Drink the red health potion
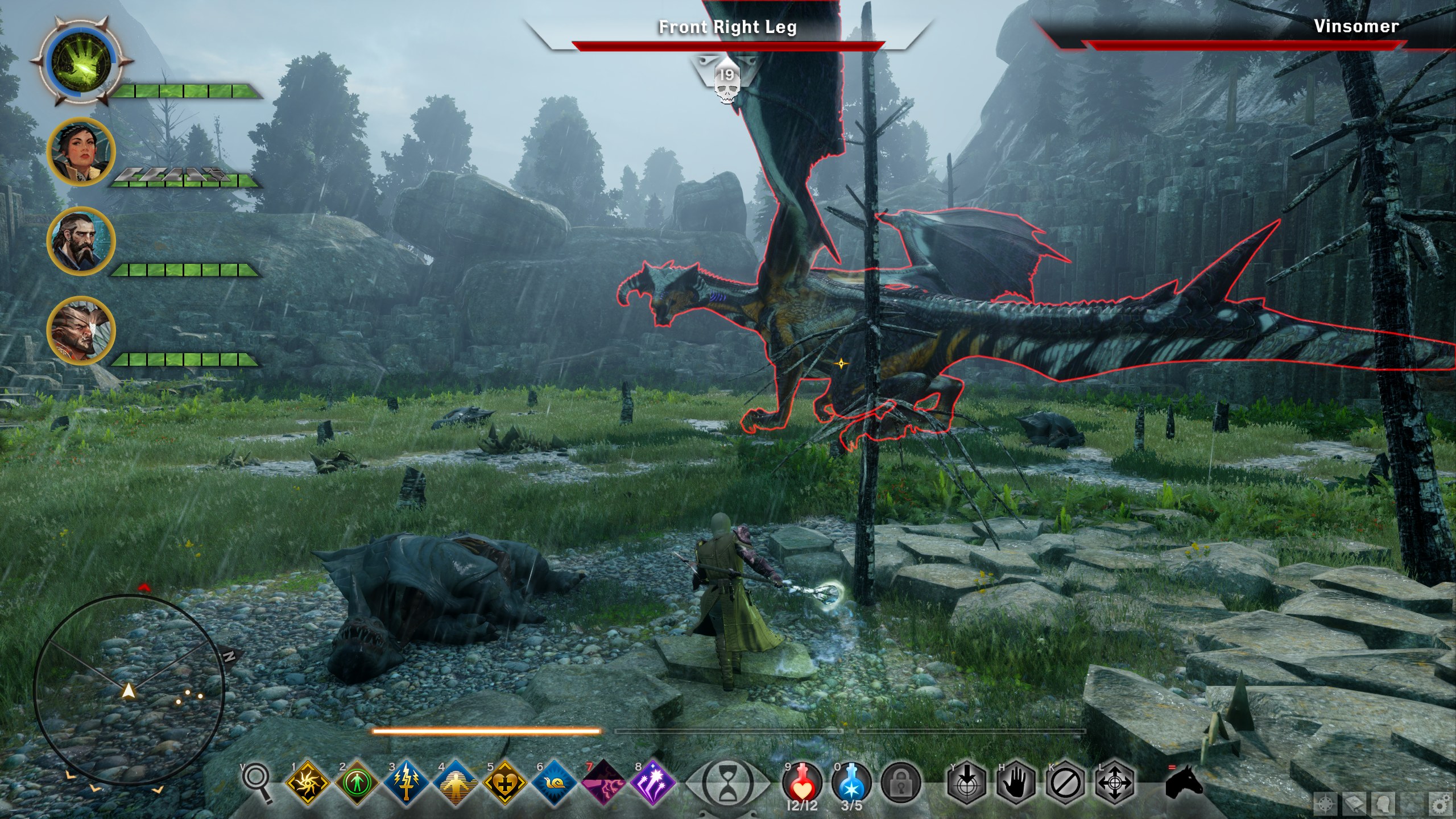 point(802,783)
